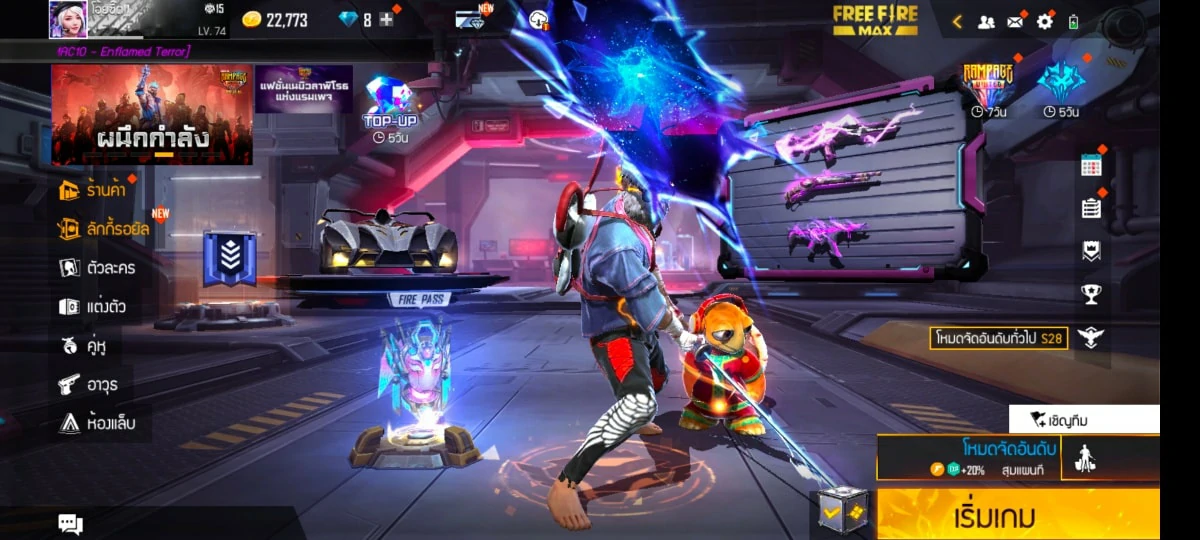
Task: Add diamonds with the plus button
Action: [386, 20]
